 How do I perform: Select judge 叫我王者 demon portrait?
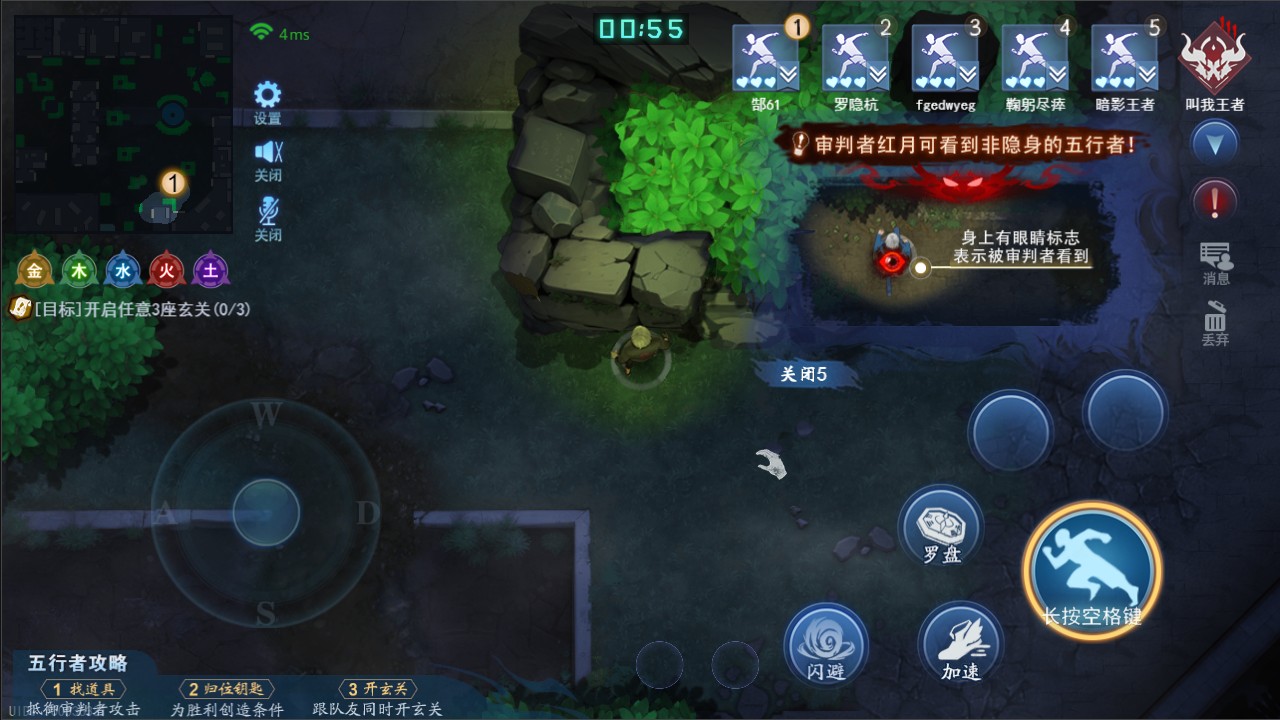[x=1214, y=59]
